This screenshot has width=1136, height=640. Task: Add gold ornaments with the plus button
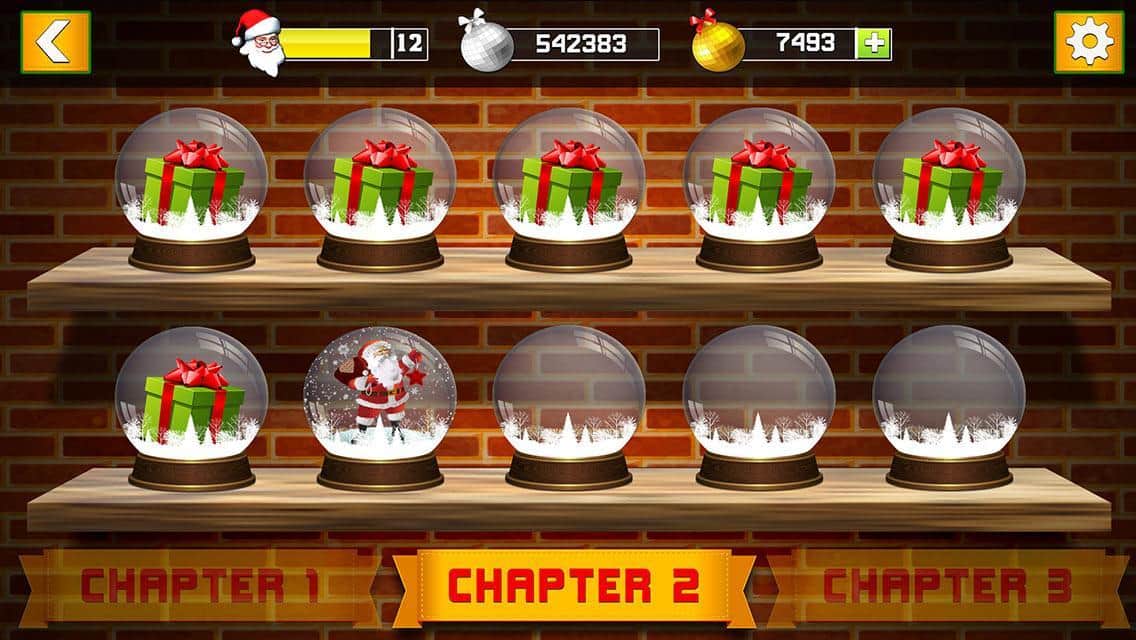point(872,44)
